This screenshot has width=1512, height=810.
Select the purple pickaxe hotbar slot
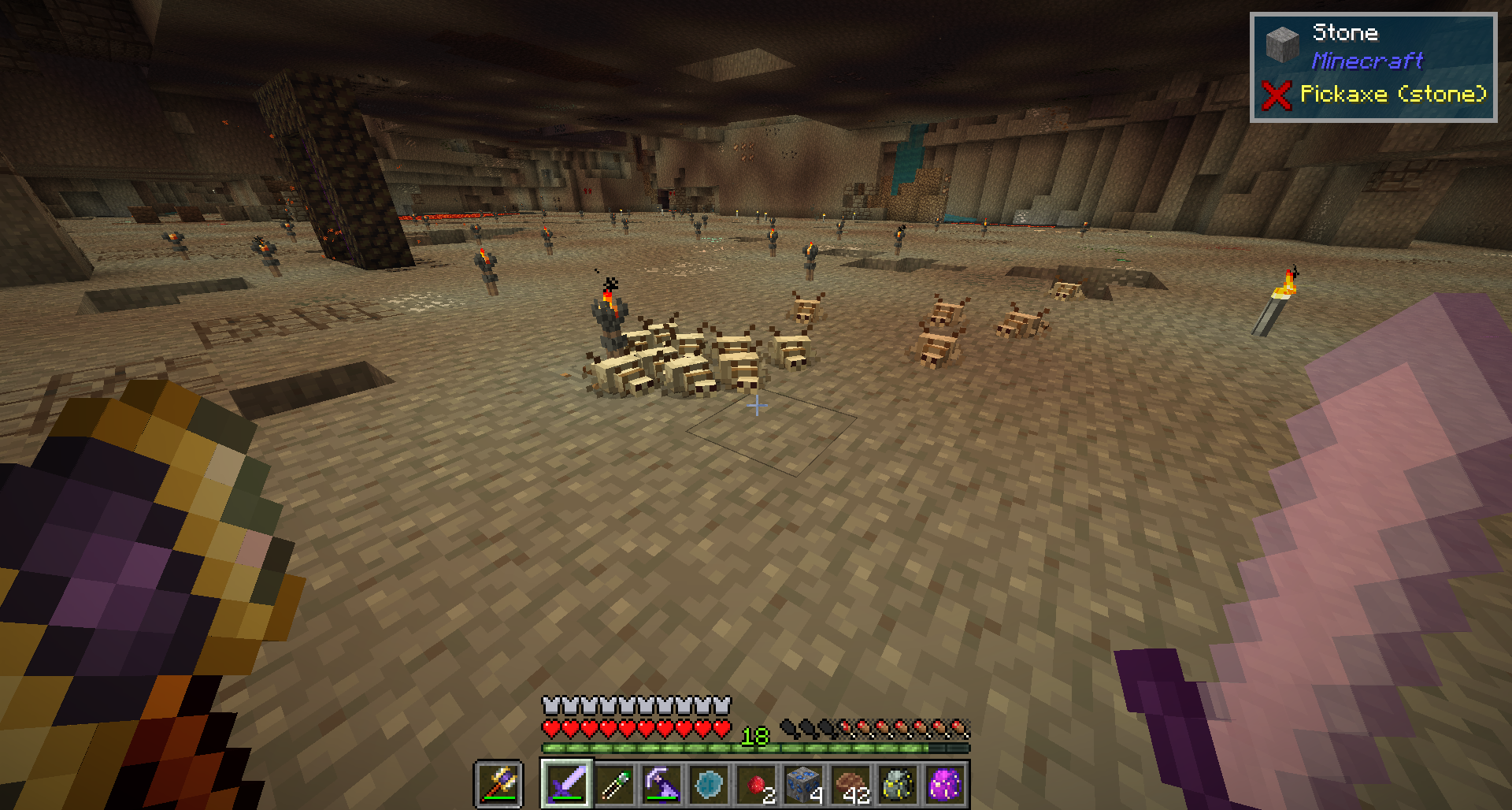[x=661, y=784]
